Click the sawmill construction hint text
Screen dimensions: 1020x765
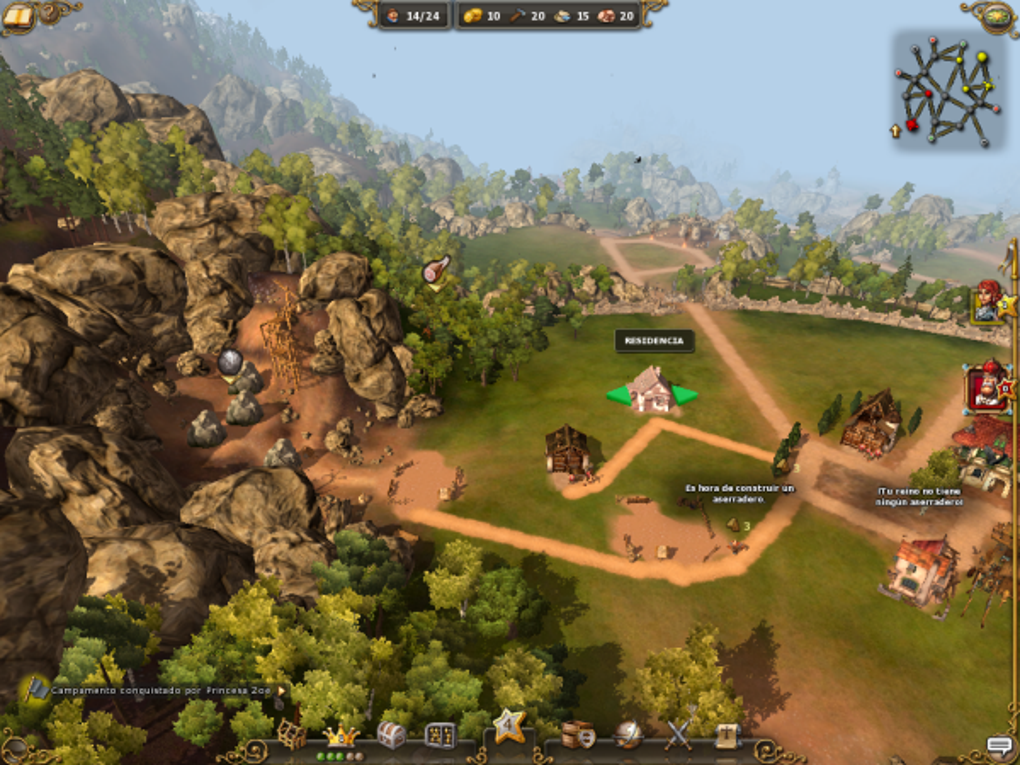(739, 493)
